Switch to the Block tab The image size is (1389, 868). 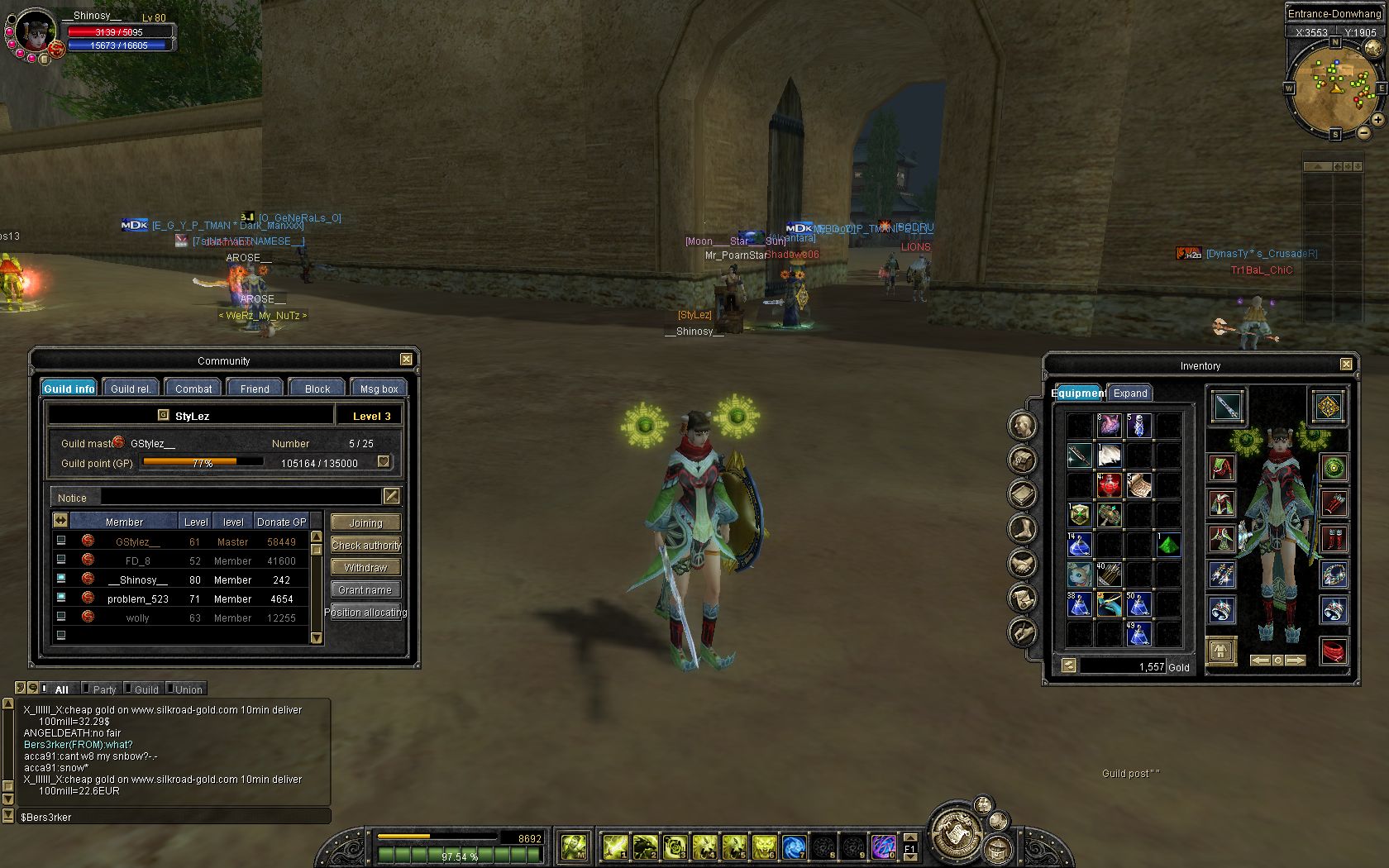point(317,389)
